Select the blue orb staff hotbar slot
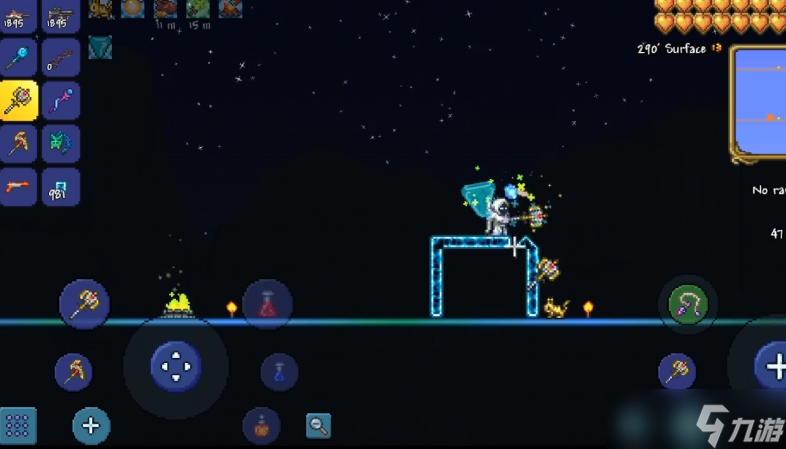The image size is (786, 449). click(x=18, y=58)
